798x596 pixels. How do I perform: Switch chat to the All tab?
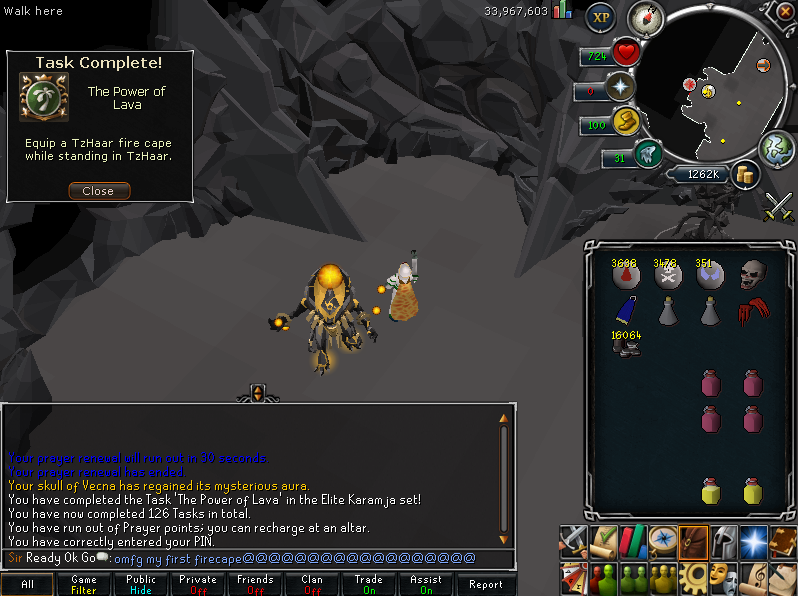pos(28,584)
